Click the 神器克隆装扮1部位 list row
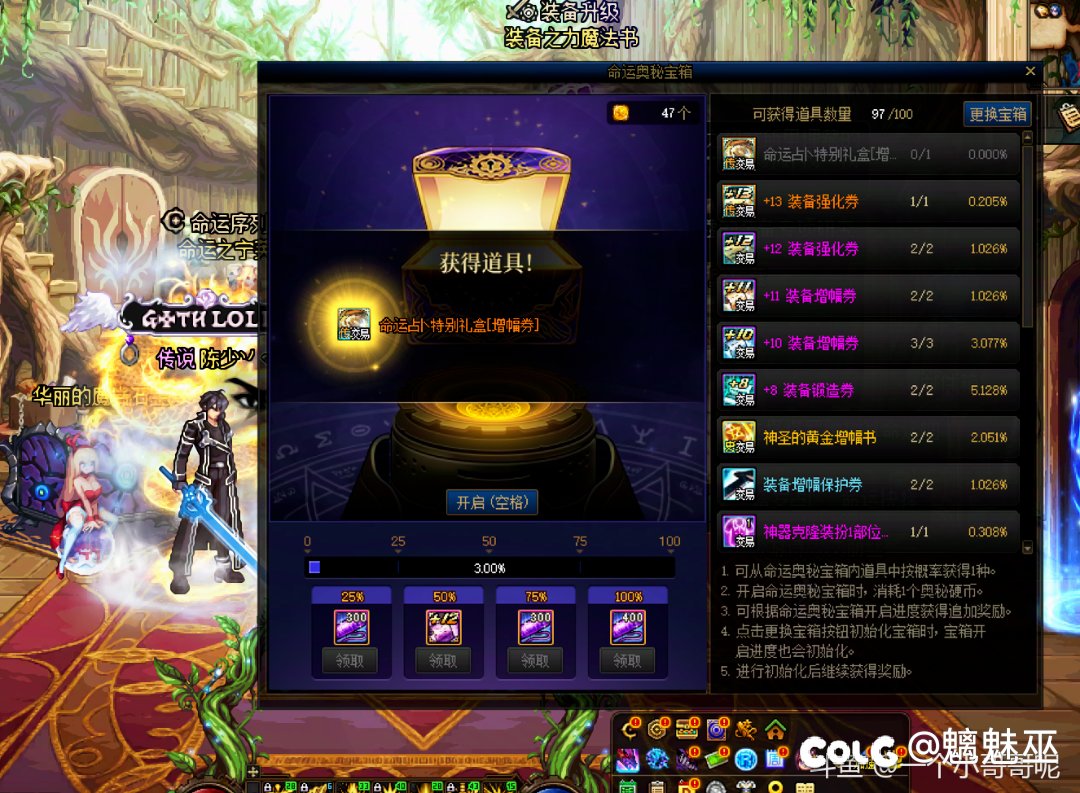 click(x=869, y=531)
